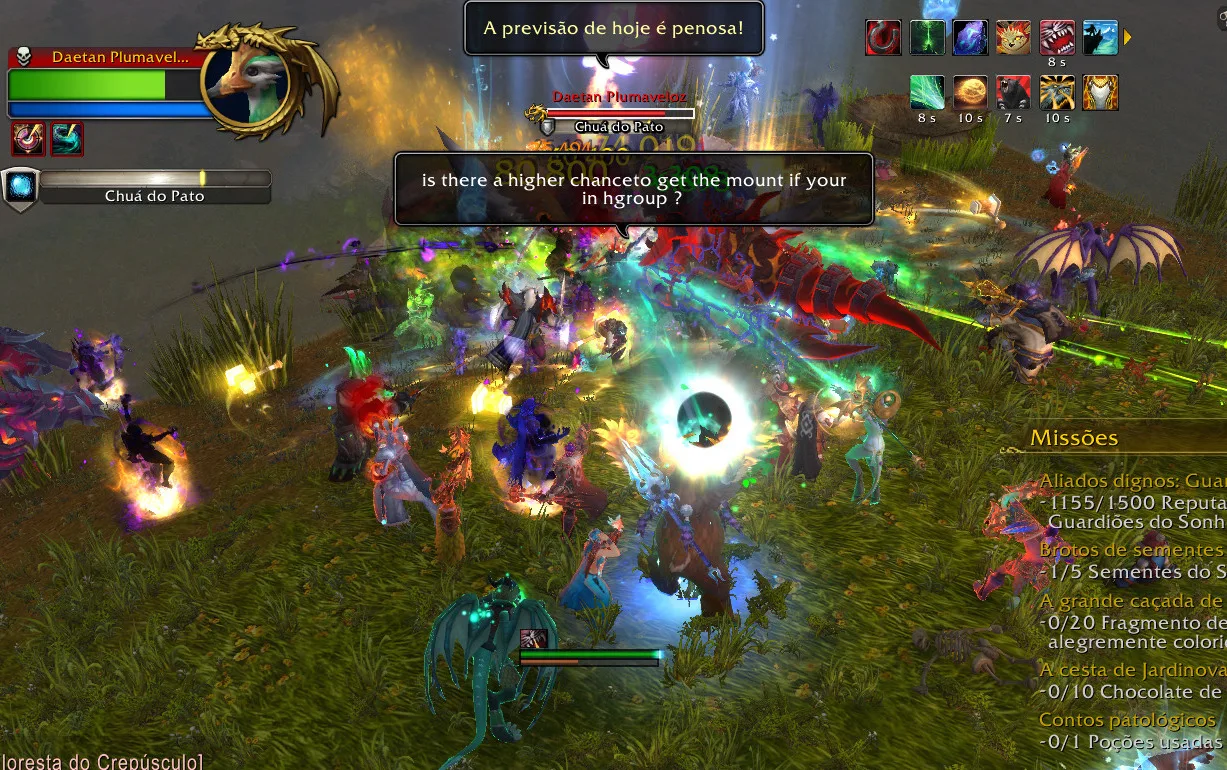Screen dimensions: 1227x770
Task: Click the golden-rayed wolf buff icon
Action: tap(1057, 93)
